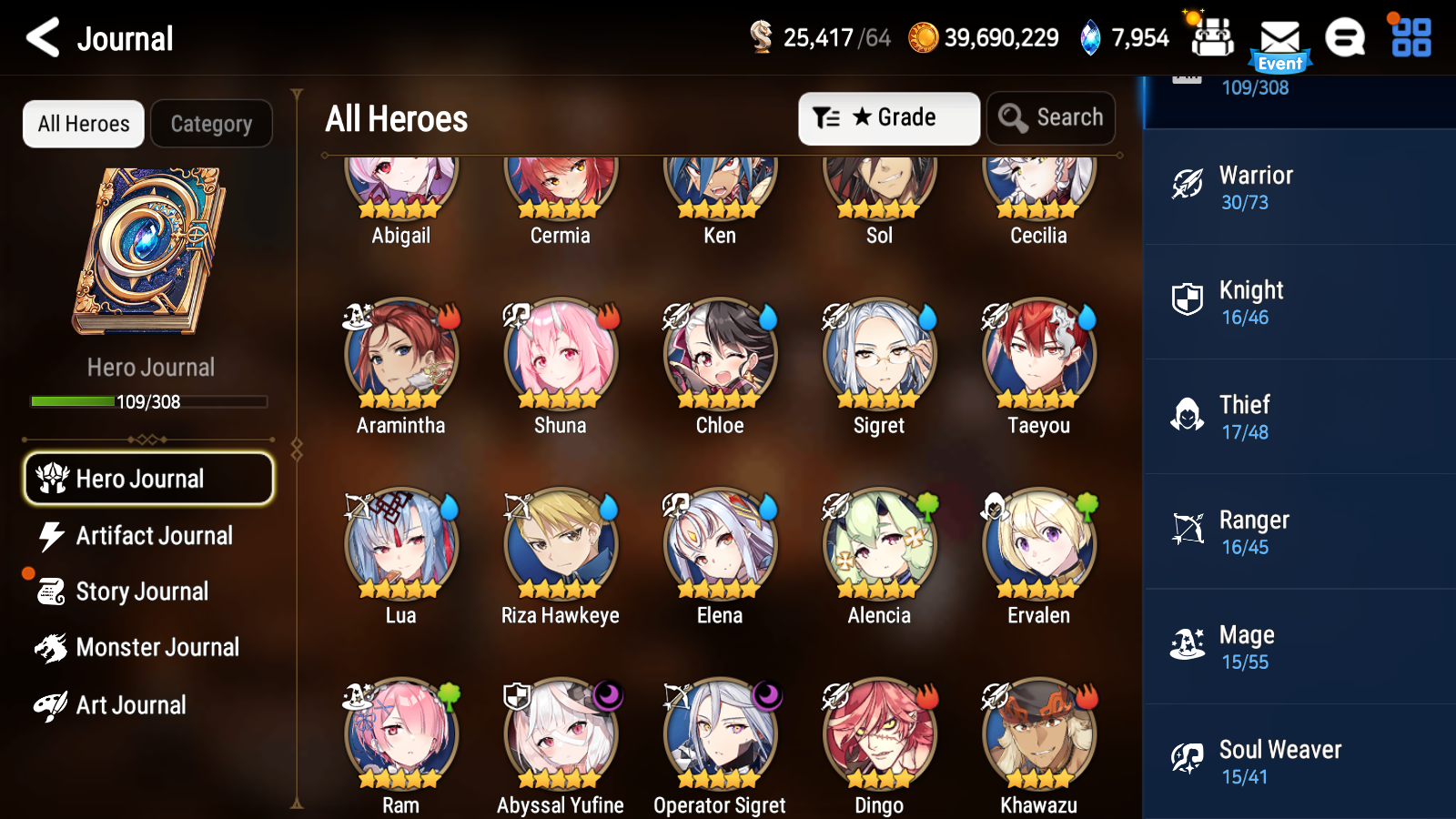The image size is (1456, 819).
Task: Check the Hero Journal 109/308 progress bar
Action: [x=148, y=401]
